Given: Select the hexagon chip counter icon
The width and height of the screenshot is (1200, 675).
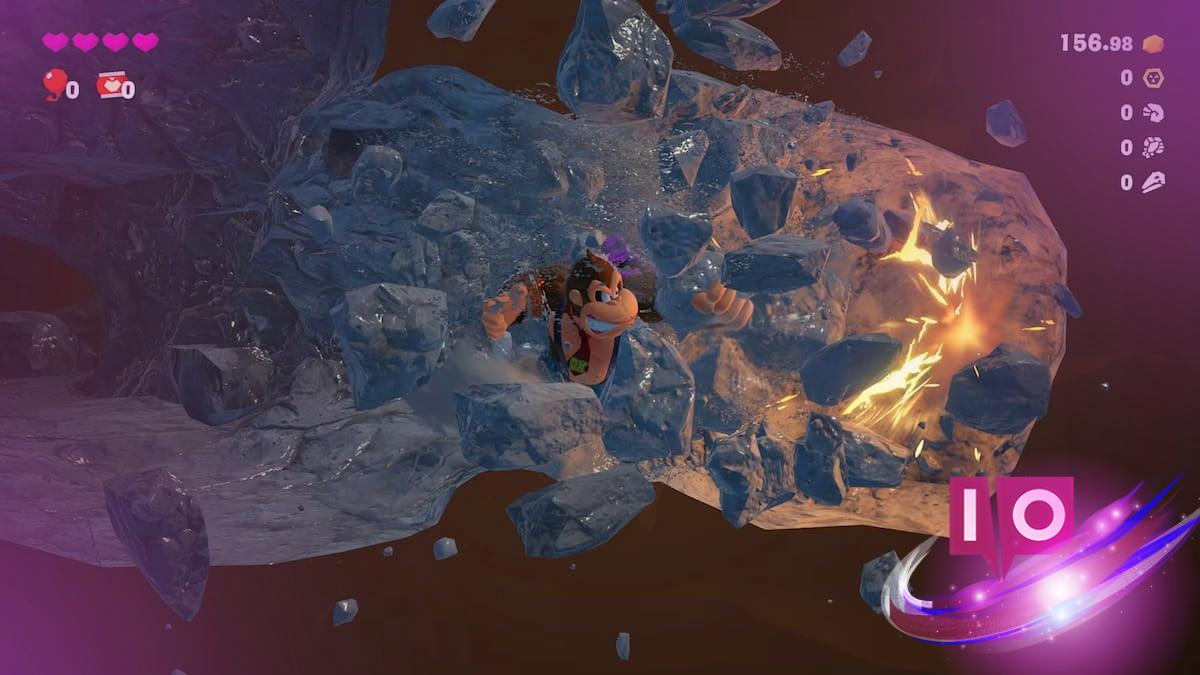Looking at the screenshot, I should click(x=1152, y=78).
